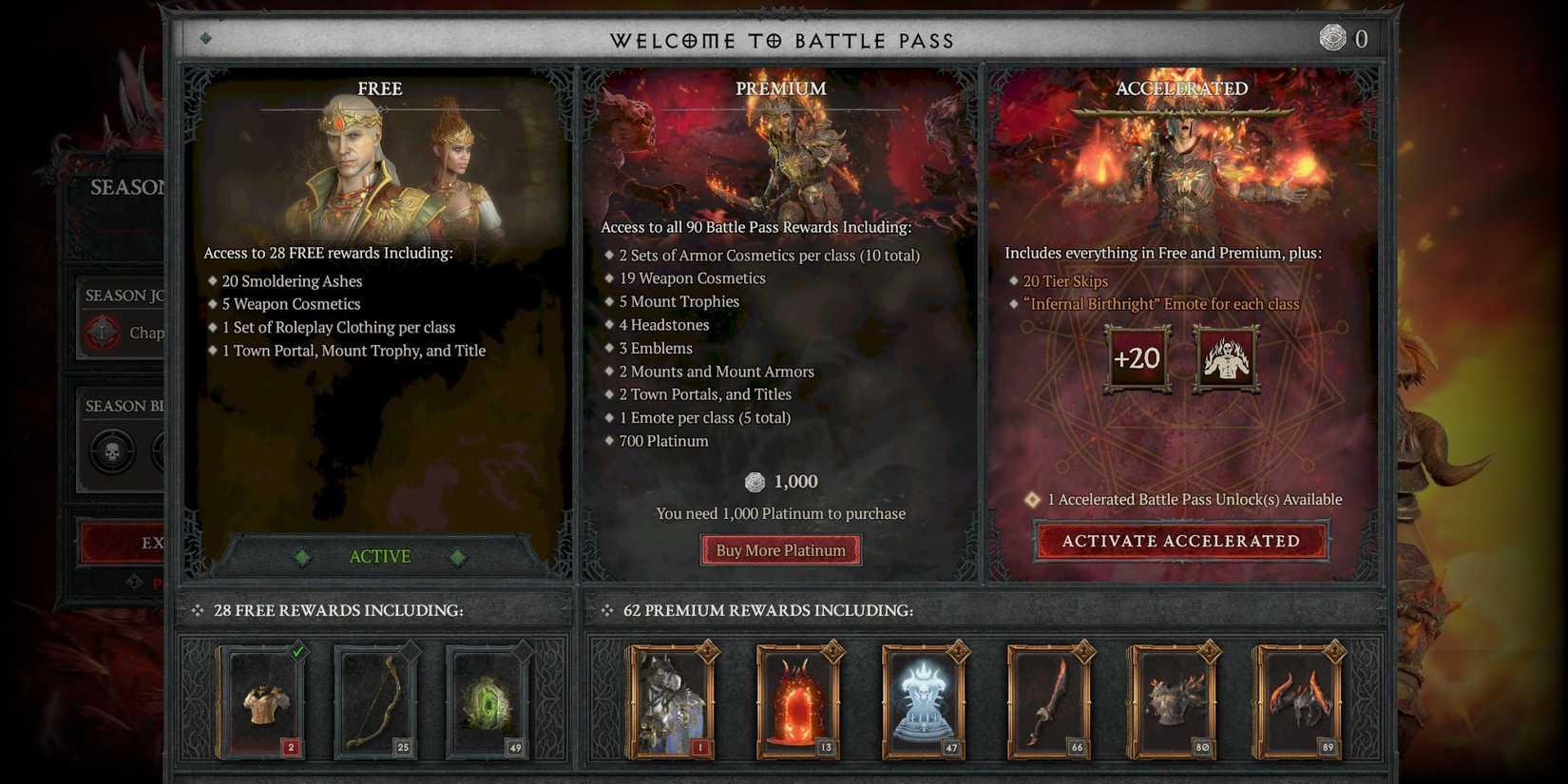
Task: Select the ACCELERATED battle pass panel header
Action: (x=1181, y=88)
